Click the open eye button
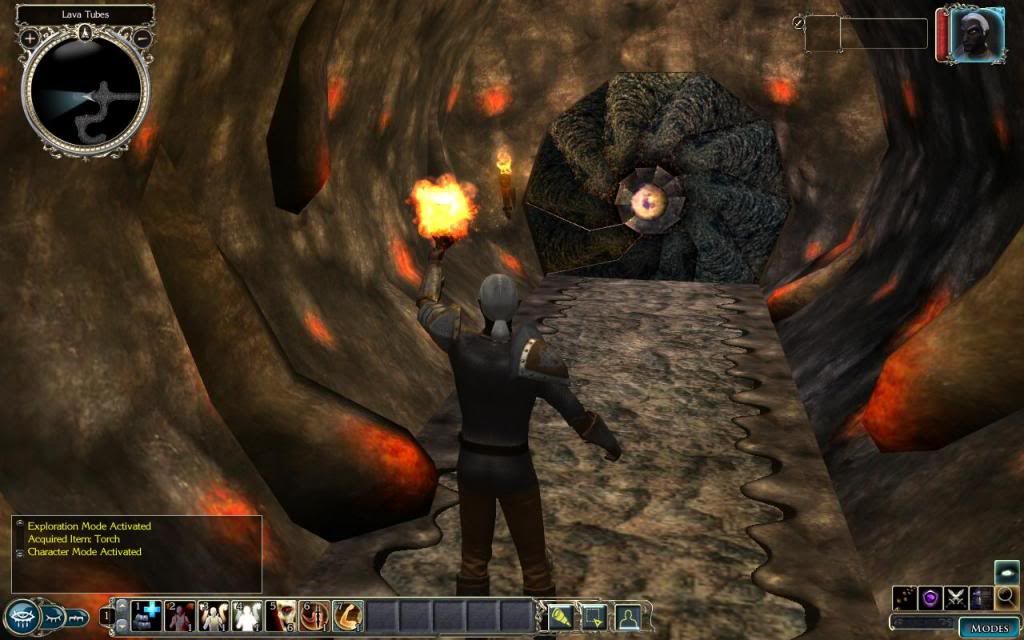Viewport: 1024px width, 640px height. [x=22, y=615]
